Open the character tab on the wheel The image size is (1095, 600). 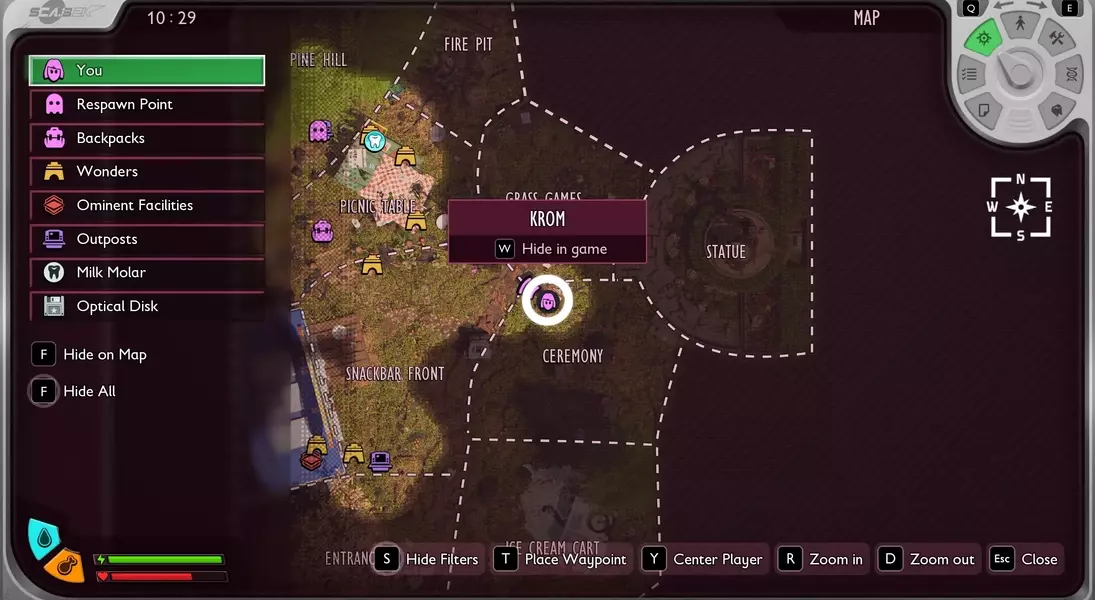(x=1019, y=21)
